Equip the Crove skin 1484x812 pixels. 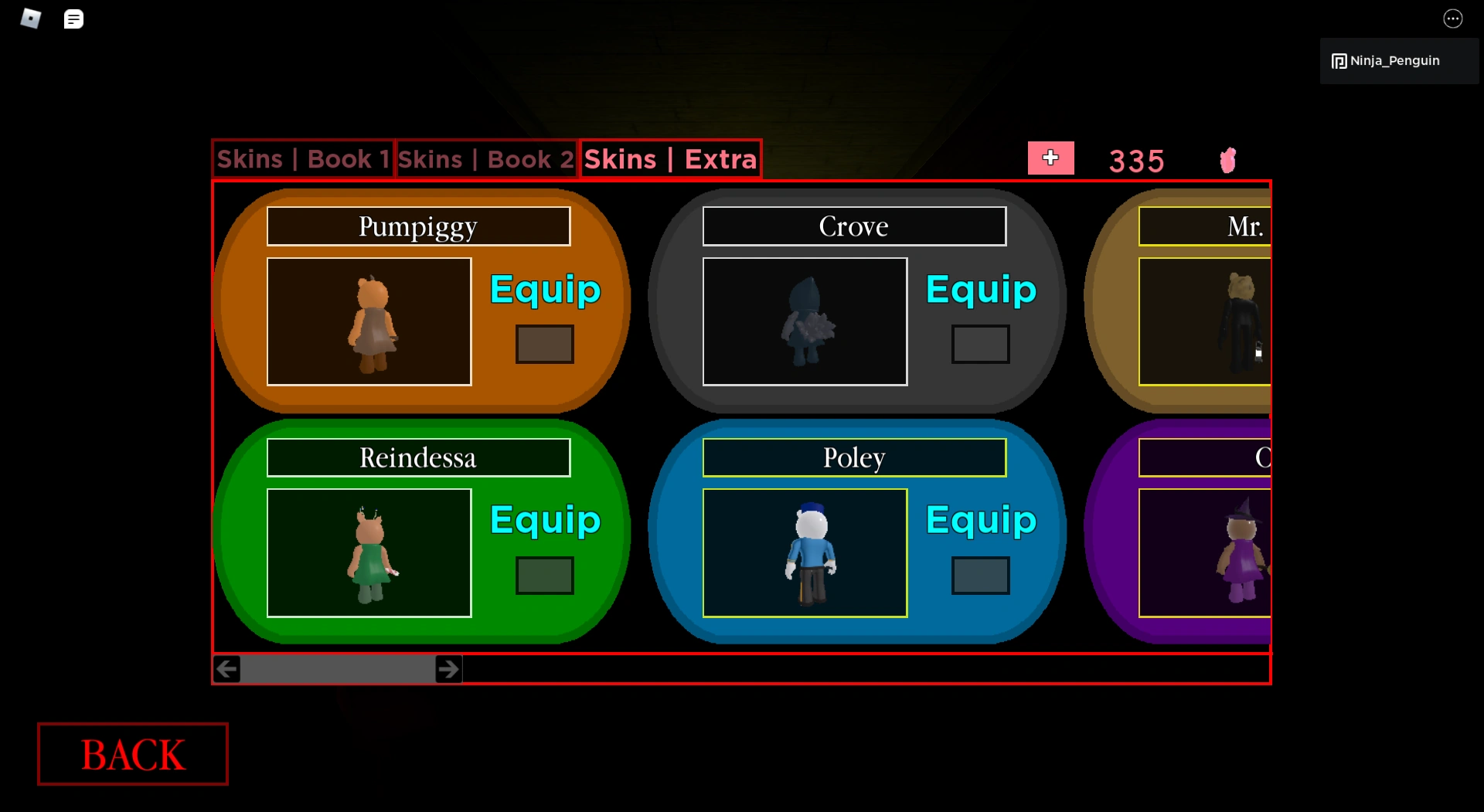980,290
